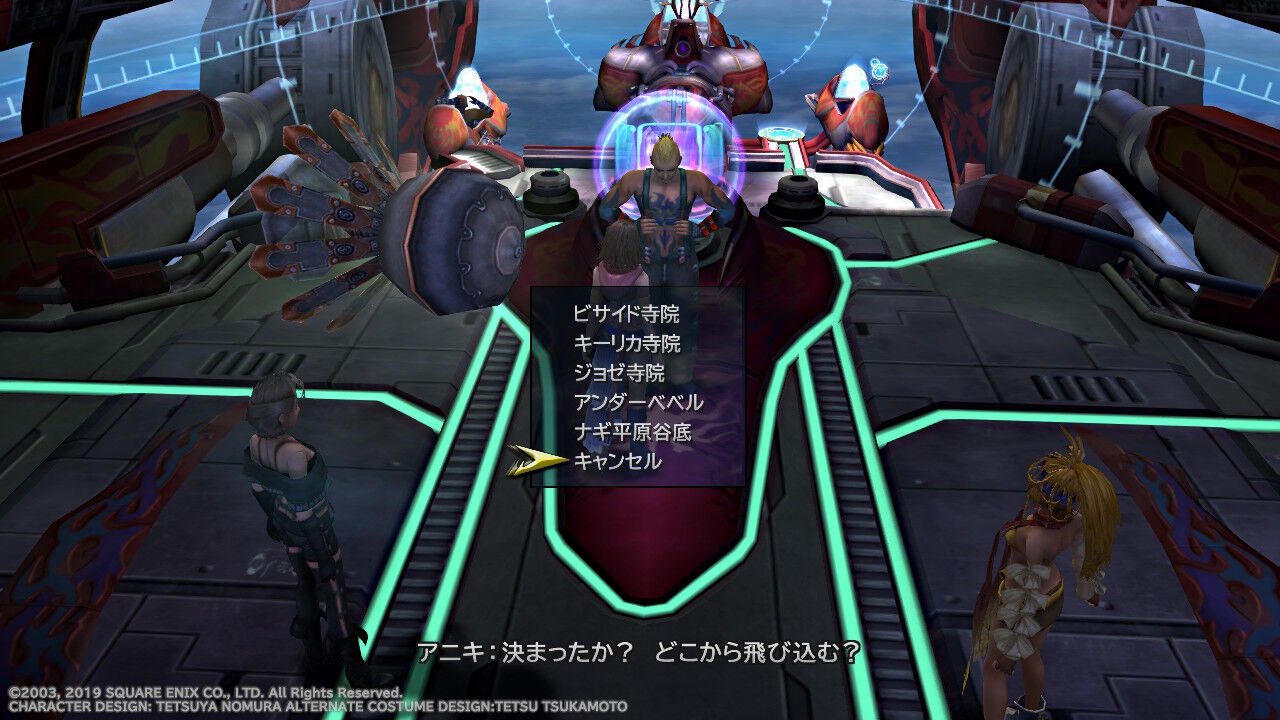The image size is (1280, 720).
Task: Click the circular teal console pad on deck
Action: 781,131
